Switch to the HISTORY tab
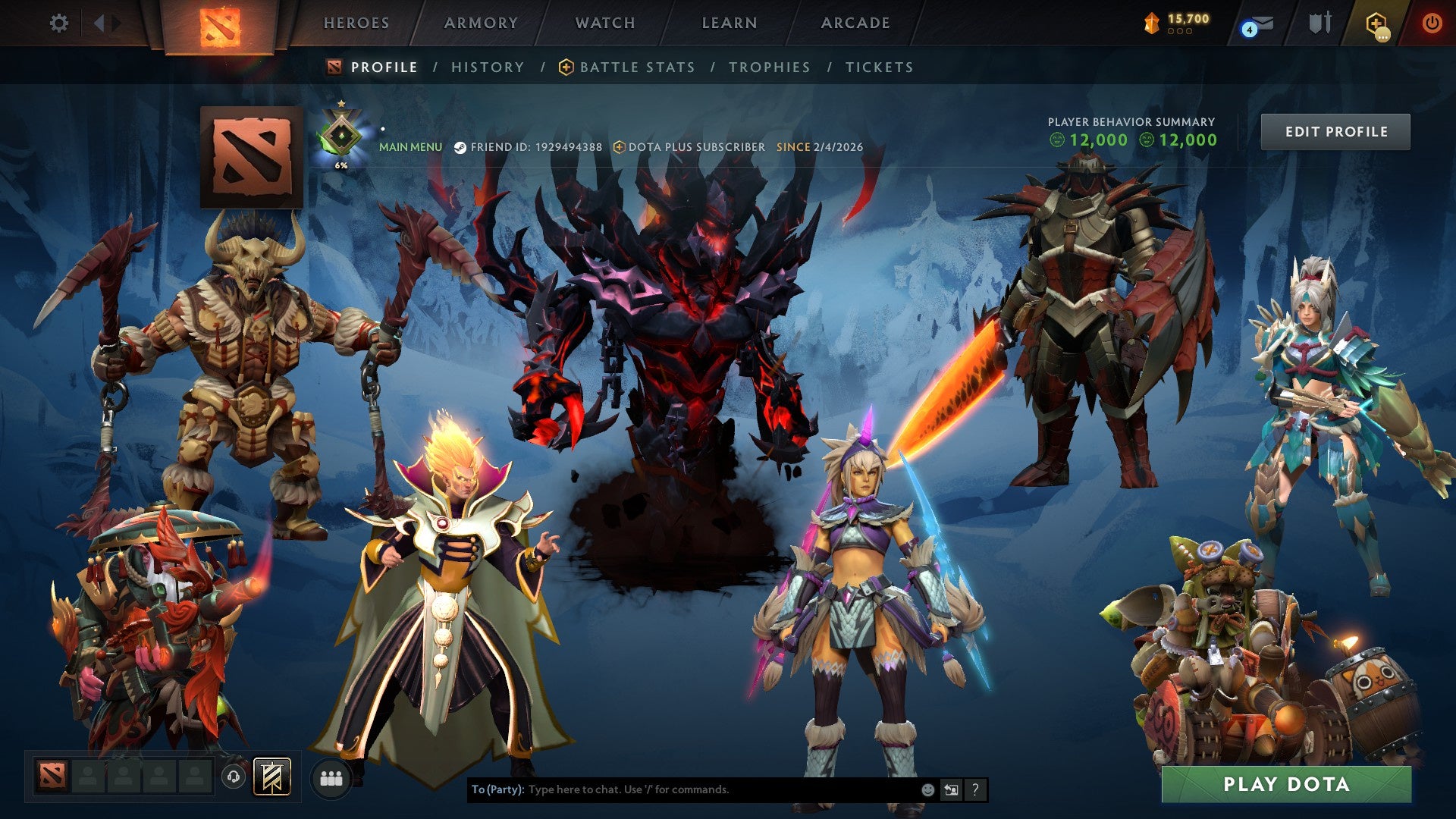The height and width of the screenshot is (819, 1456). click(487, 67)
